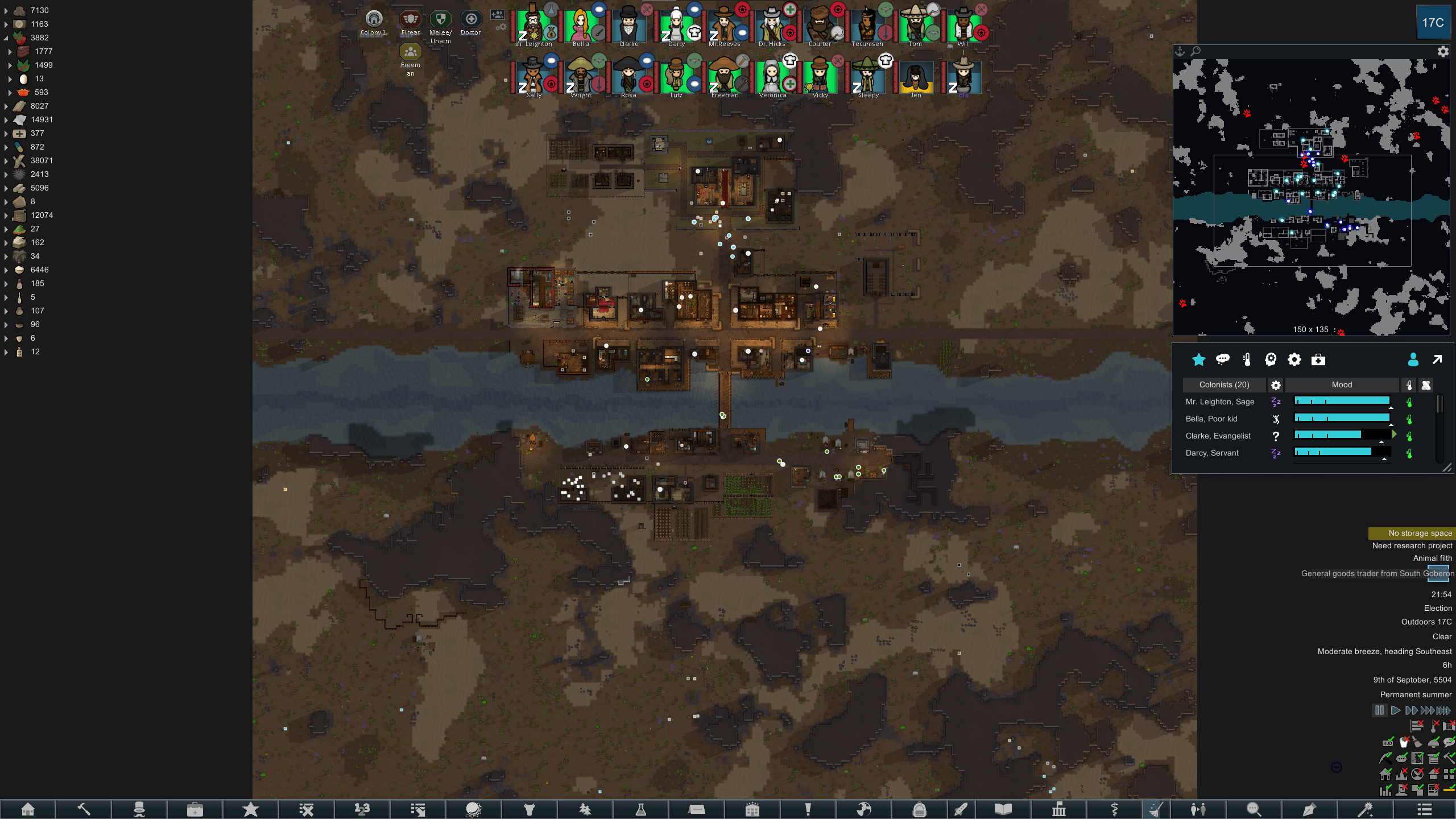Open the Quests exclamation tab
Image resolution: width=1456 pixels, height=819 pixels.
click(807, 809)
